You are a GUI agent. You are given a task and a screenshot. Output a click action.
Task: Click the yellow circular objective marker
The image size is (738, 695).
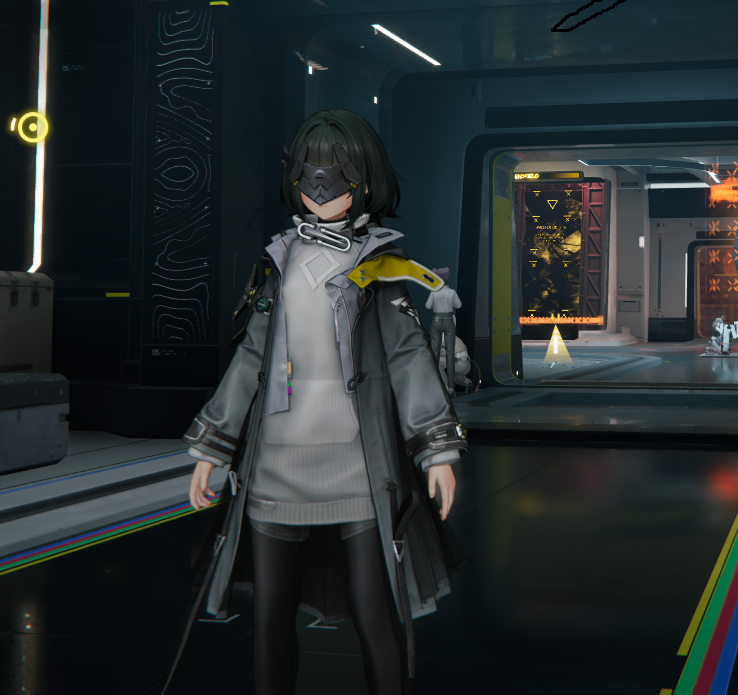click(x=33, y=127)
